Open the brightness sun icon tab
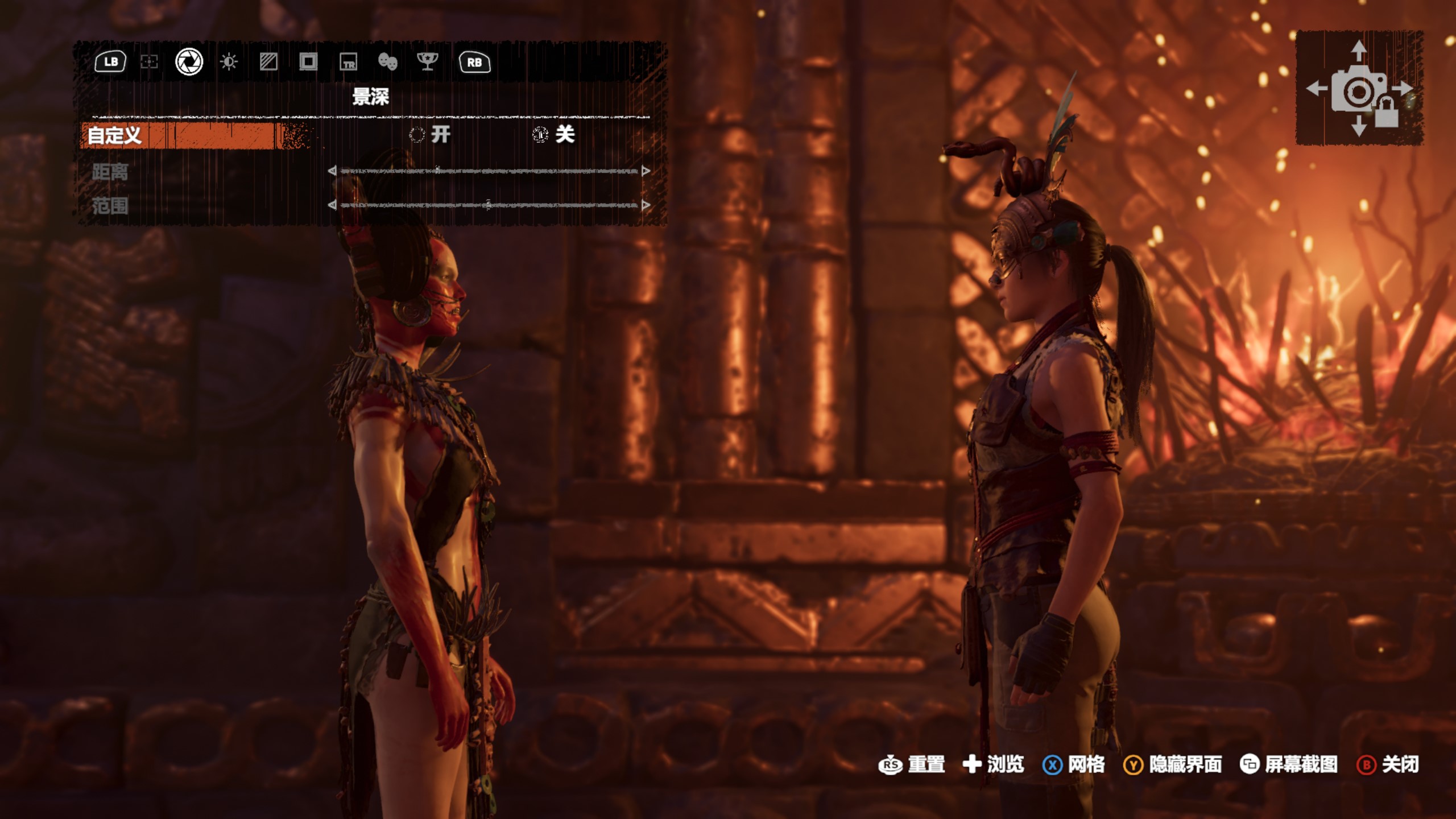This screenshot has width=1456, height=819. [x=229, y=61]
